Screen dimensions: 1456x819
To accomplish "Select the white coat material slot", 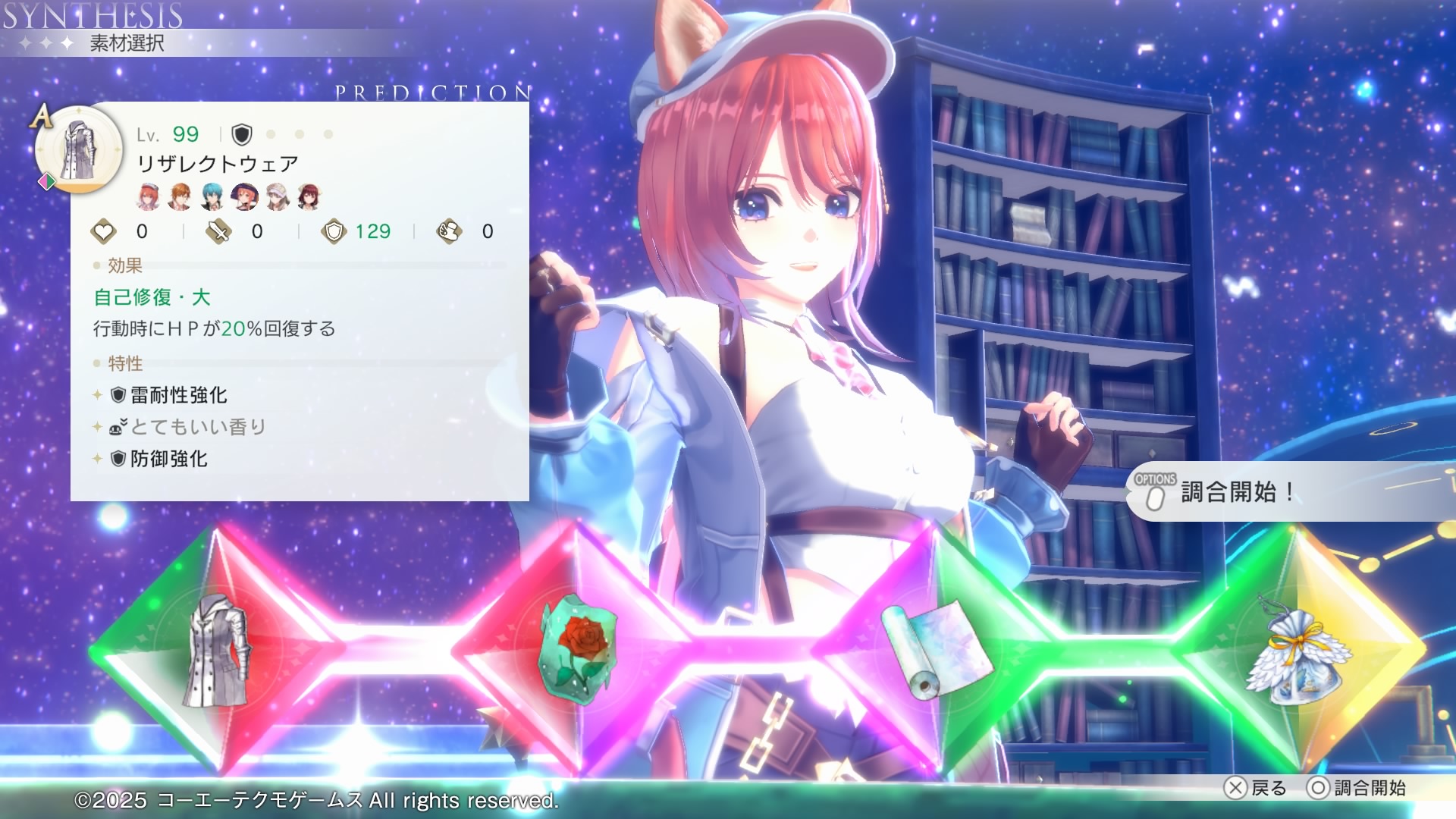I will point(218,651).
